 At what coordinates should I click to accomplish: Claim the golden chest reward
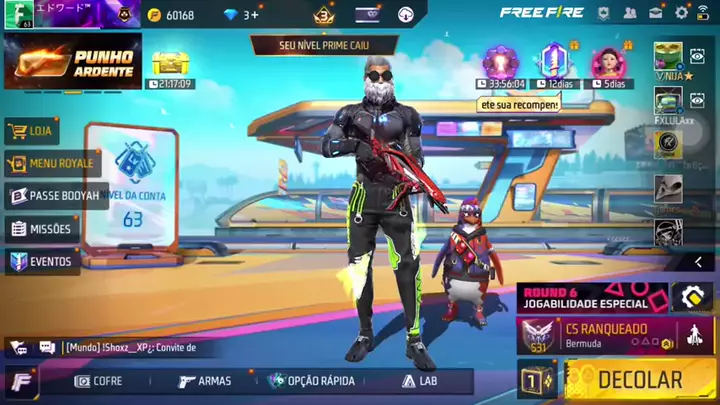[170, 64]
